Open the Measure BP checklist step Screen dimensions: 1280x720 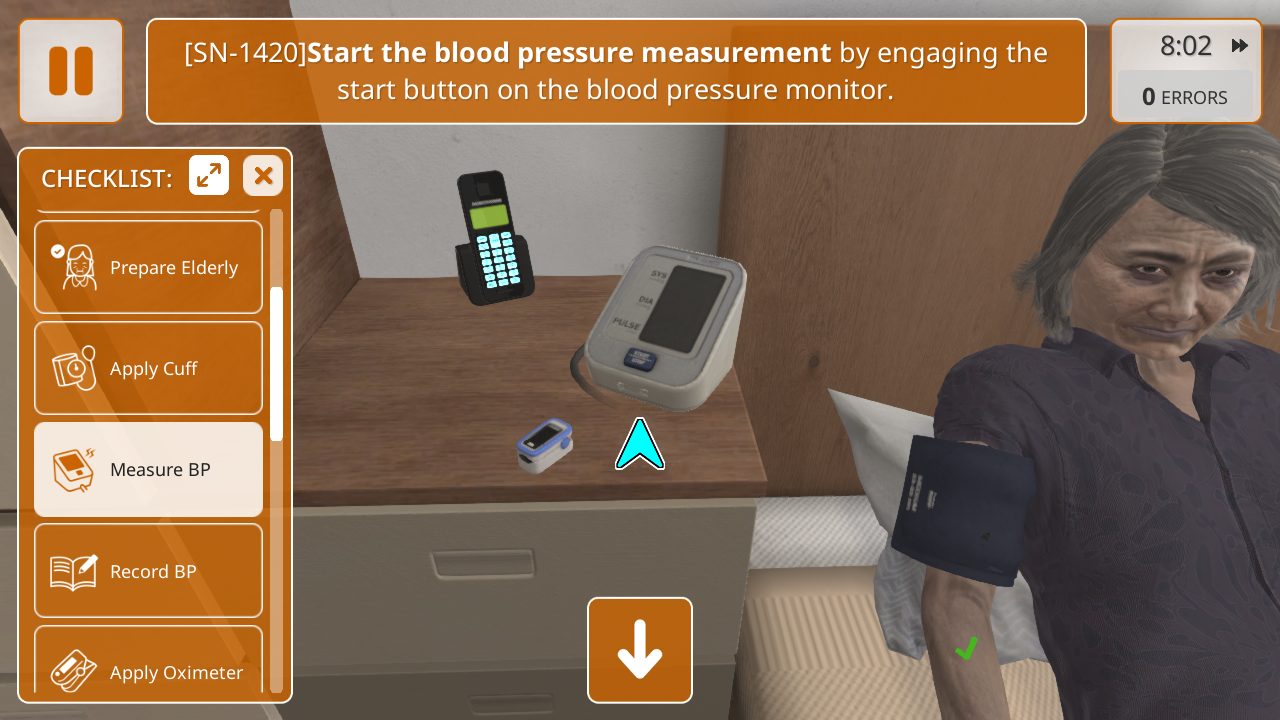click(148, 469)
